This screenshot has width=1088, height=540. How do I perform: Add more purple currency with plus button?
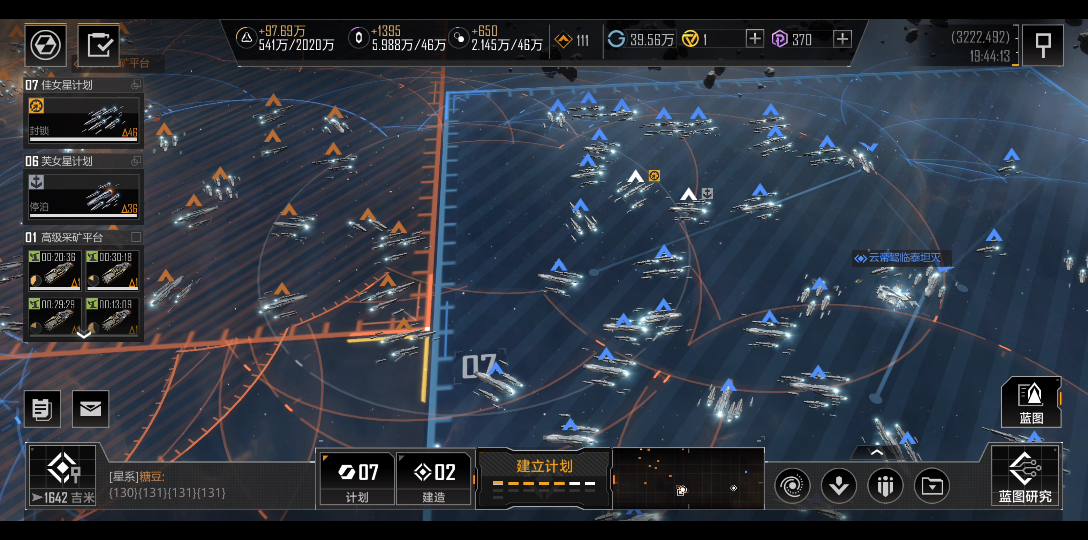(842, 39)
